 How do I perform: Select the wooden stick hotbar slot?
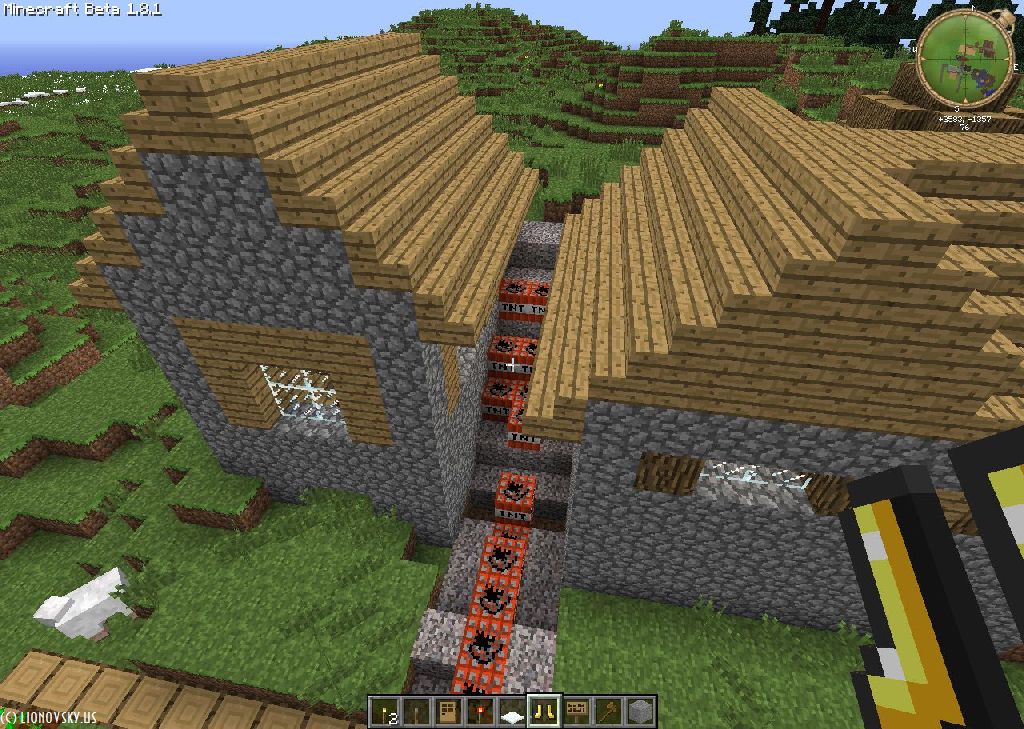pos(417,712)
